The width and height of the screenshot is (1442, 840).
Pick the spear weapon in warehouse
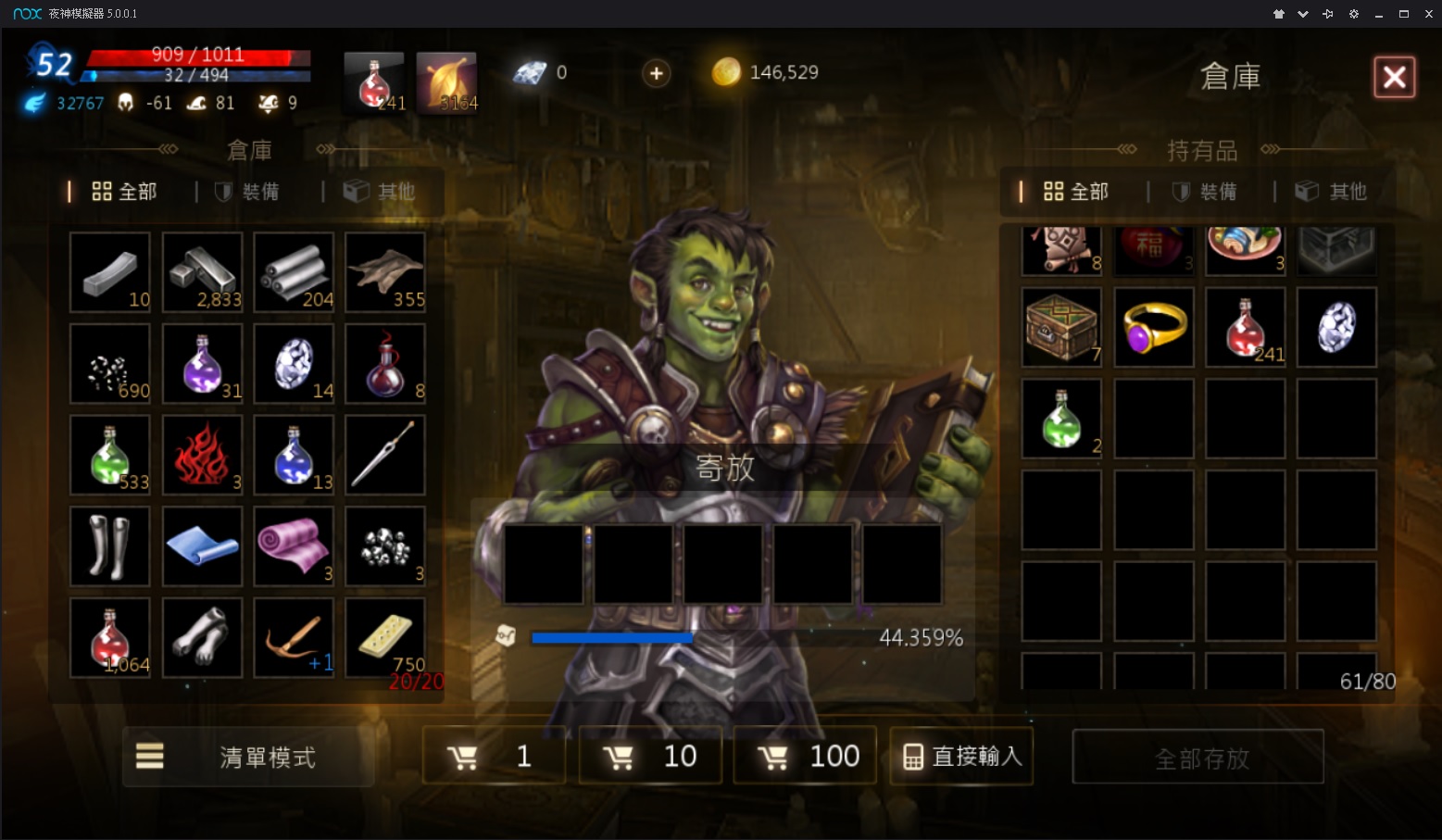click(x=385, y=455)
